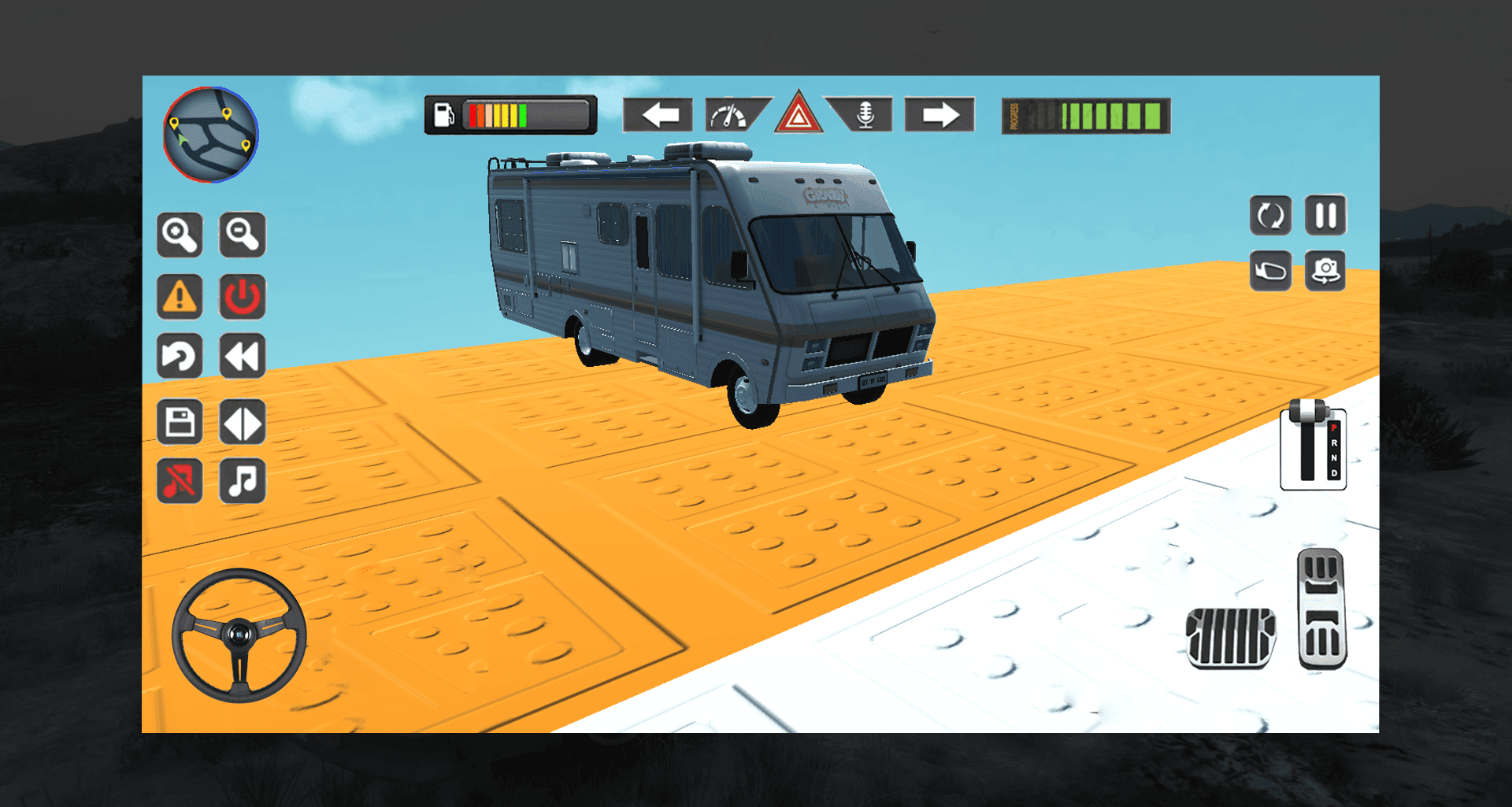Tap the microphone icon
The width and height of the screenshot is (1512, 807).
[x=865, y=115]
